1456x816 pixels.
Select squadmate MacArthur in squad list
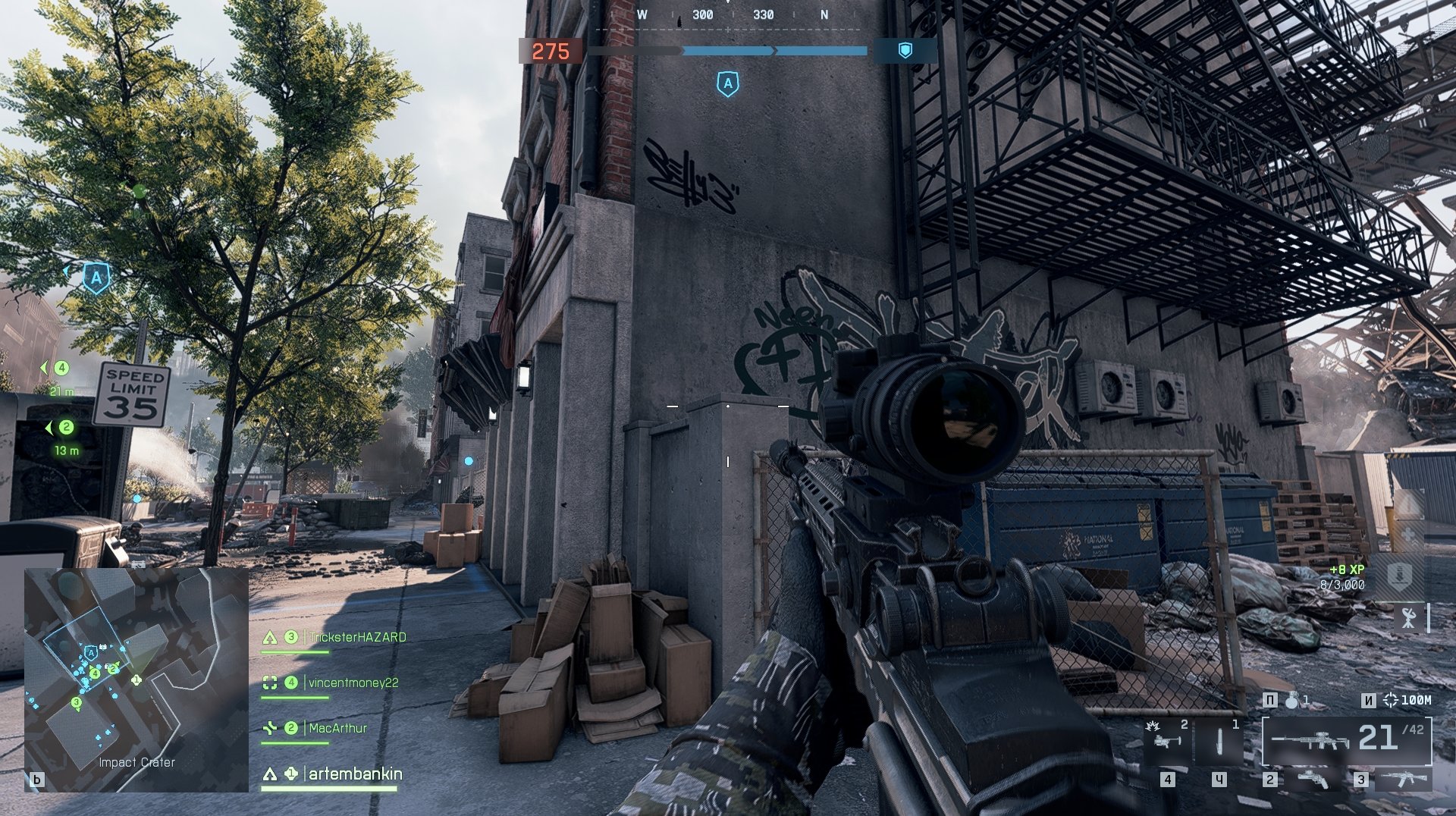coord(337,728)
